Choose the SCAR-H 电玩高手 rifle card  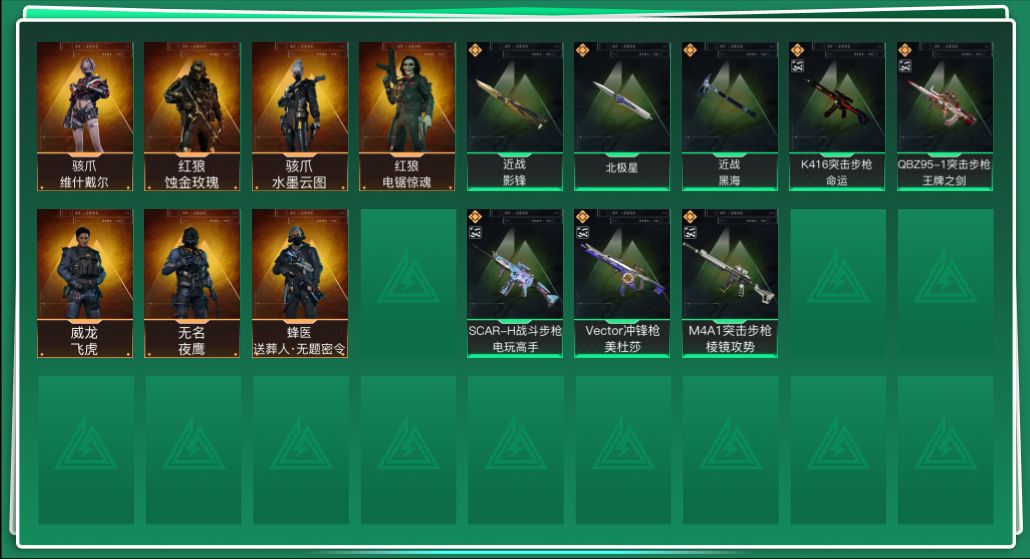[515, 283]
